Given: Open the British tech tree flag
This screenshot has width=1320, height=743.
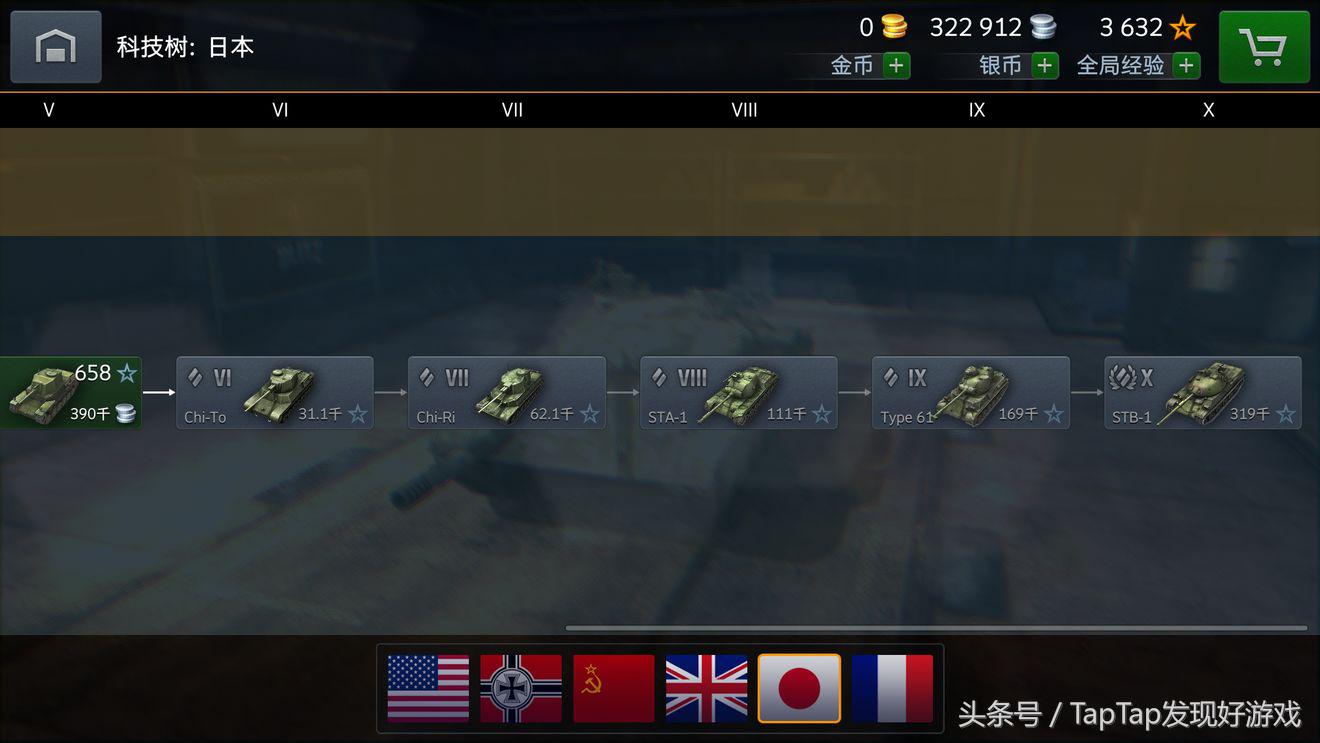Looking at the screenshot, I should coord(707,688).
